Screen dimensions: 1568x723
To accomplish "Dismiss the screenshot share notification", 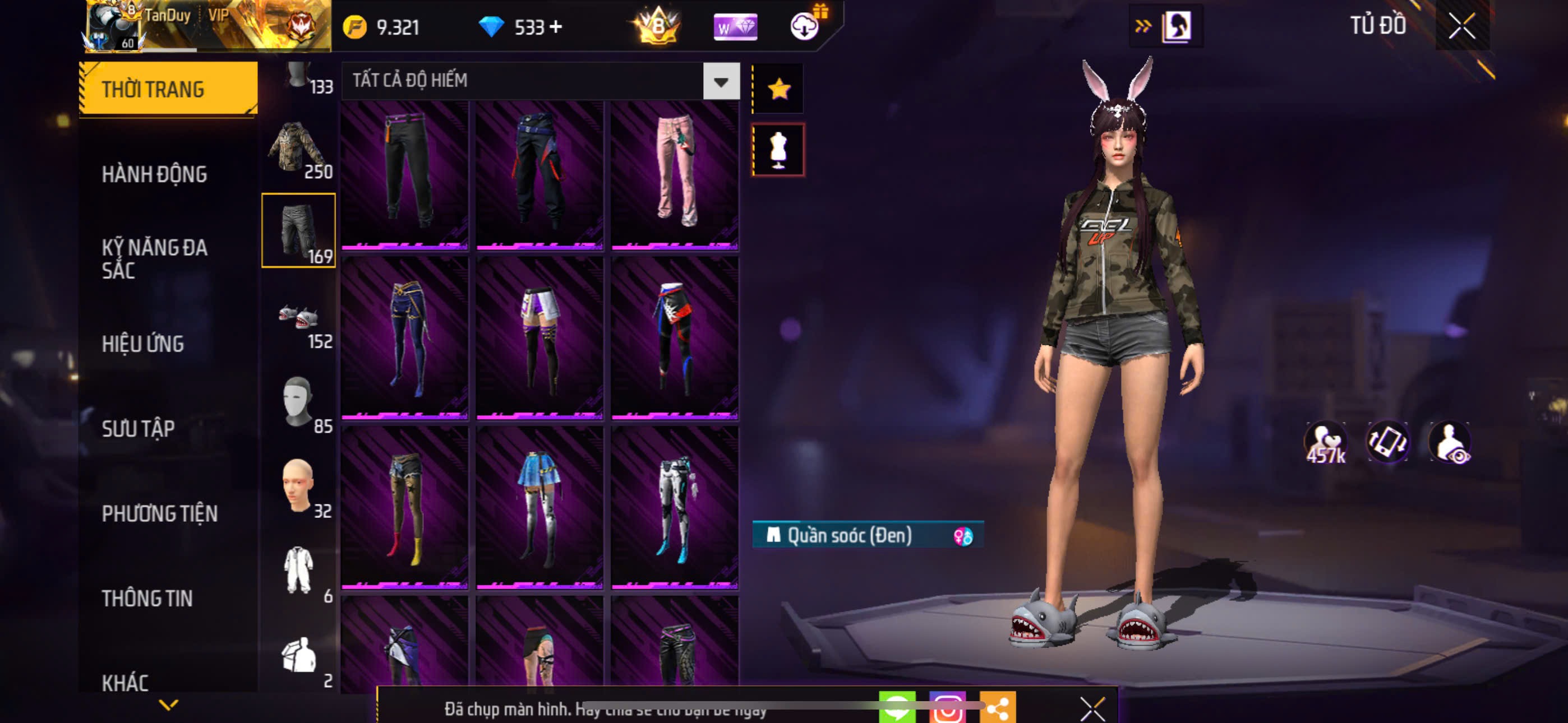I will tap(1092, 708).
